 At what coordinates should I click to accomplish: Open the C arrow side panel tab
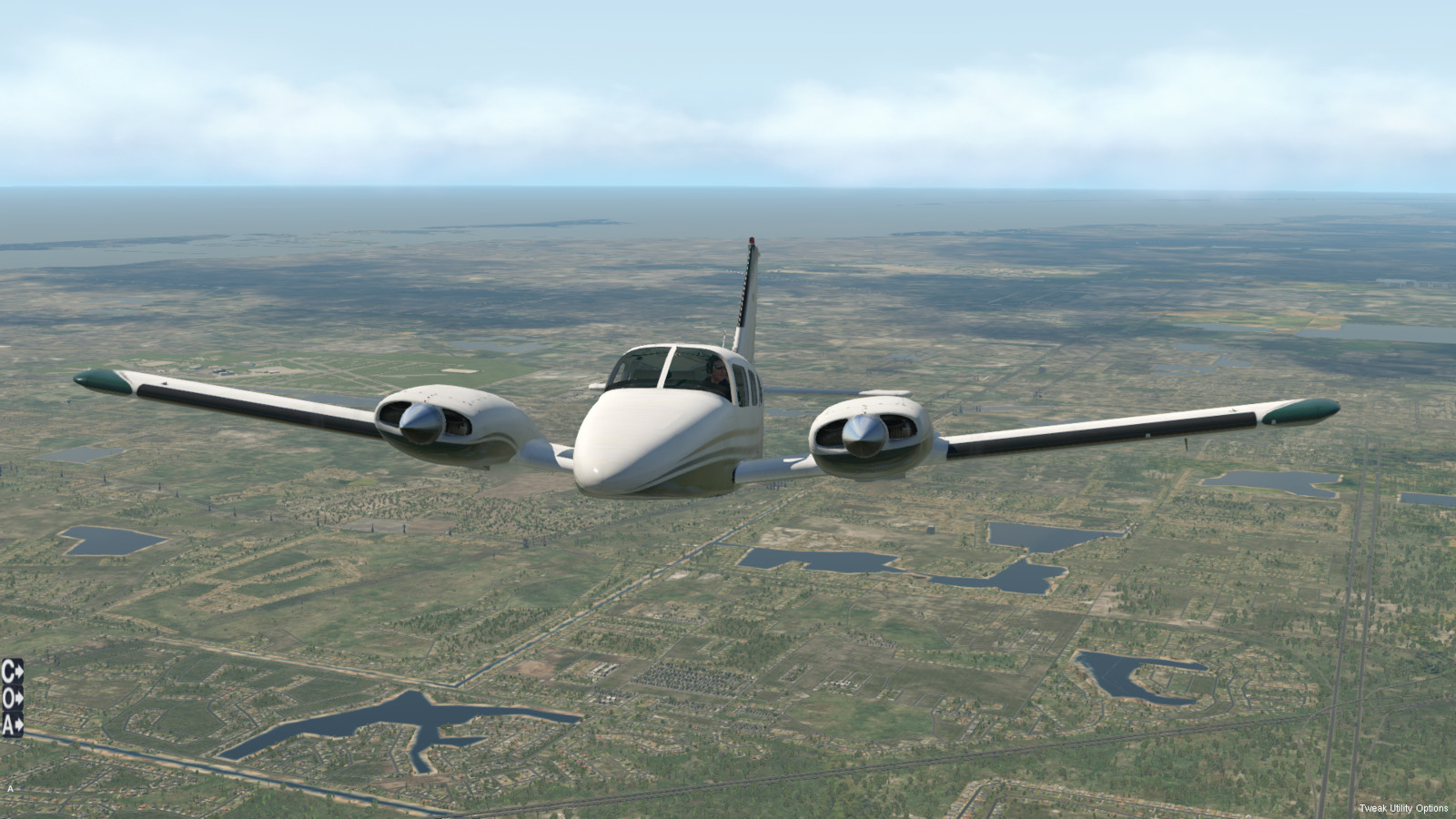pos(12,672)
